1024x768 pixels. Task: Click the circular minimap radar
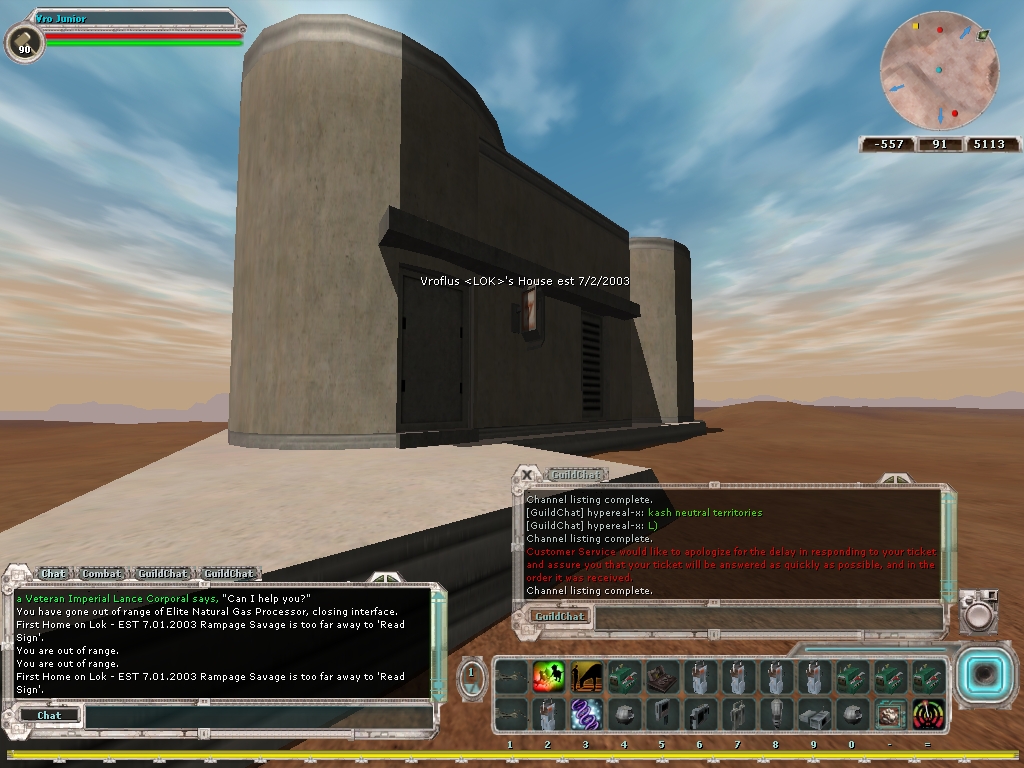(x=939, y=70)
